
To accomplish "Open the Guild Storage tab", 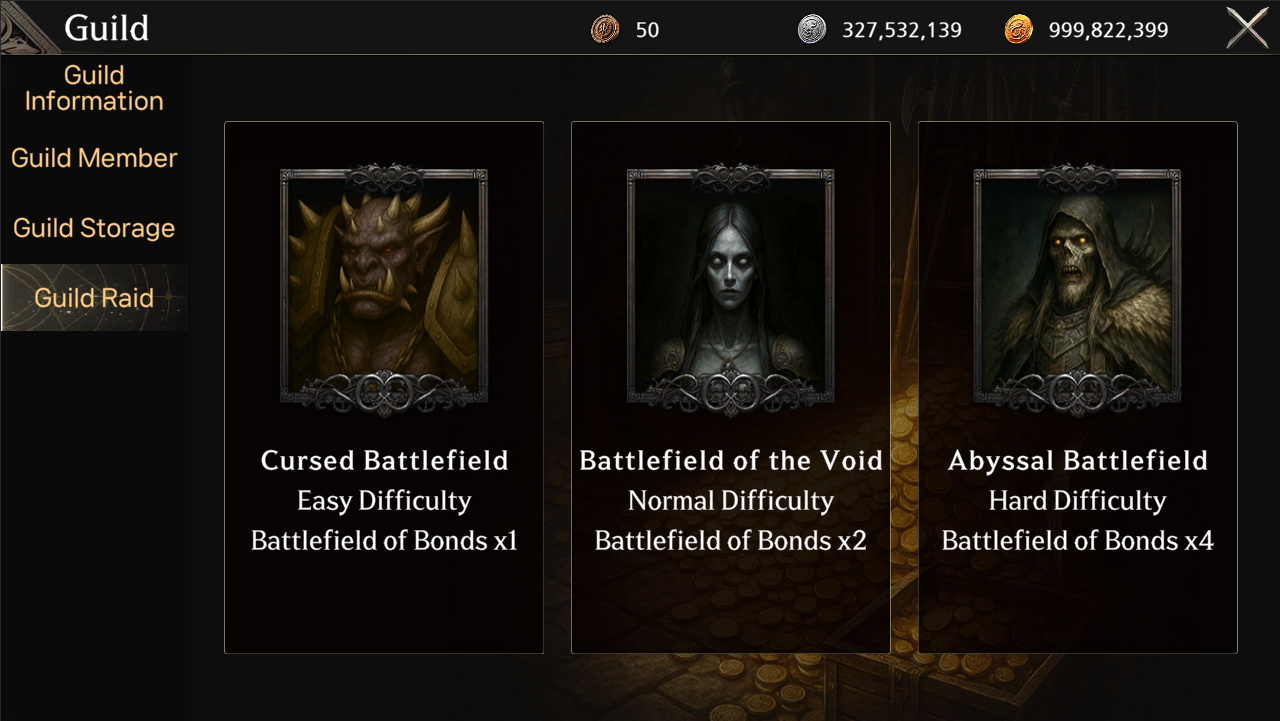I will (94, 228).
